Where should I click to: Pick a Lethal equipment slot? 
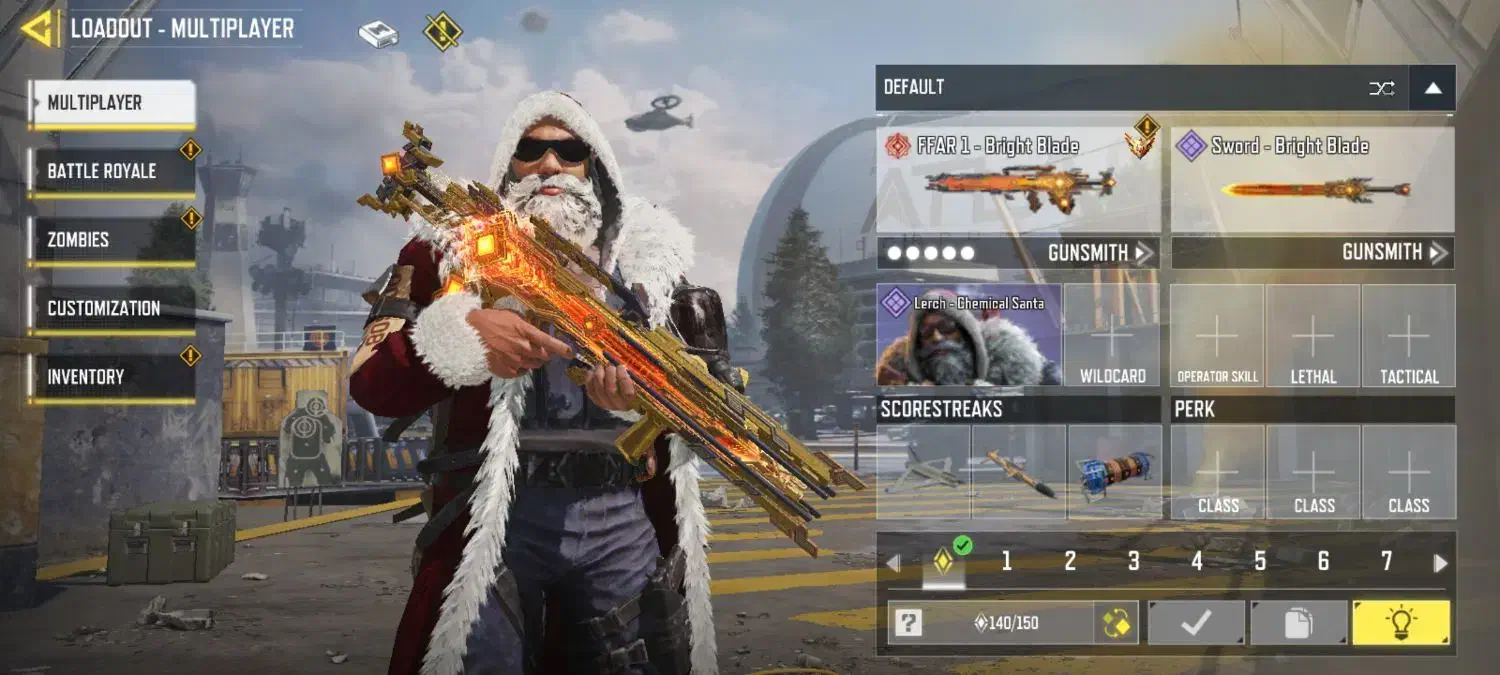click(x=1313, y=335)
